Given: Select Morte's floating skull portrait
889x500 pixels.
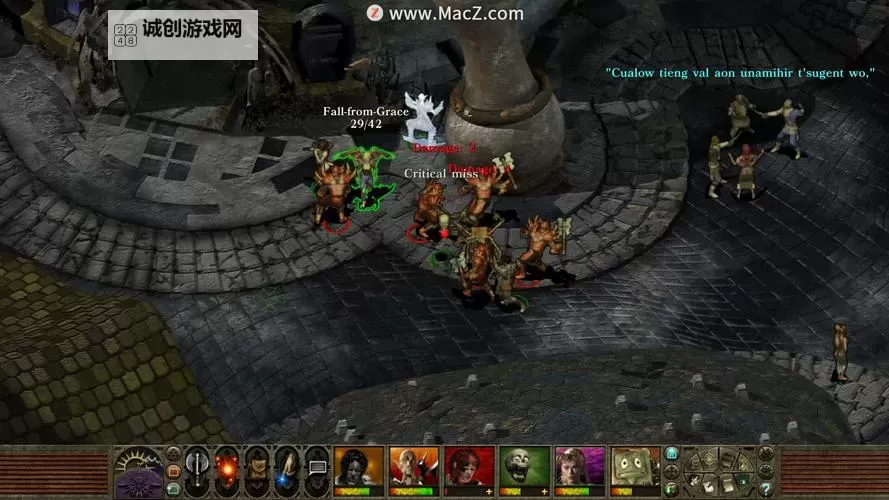Looking at the screenshot, I should 524,466.
